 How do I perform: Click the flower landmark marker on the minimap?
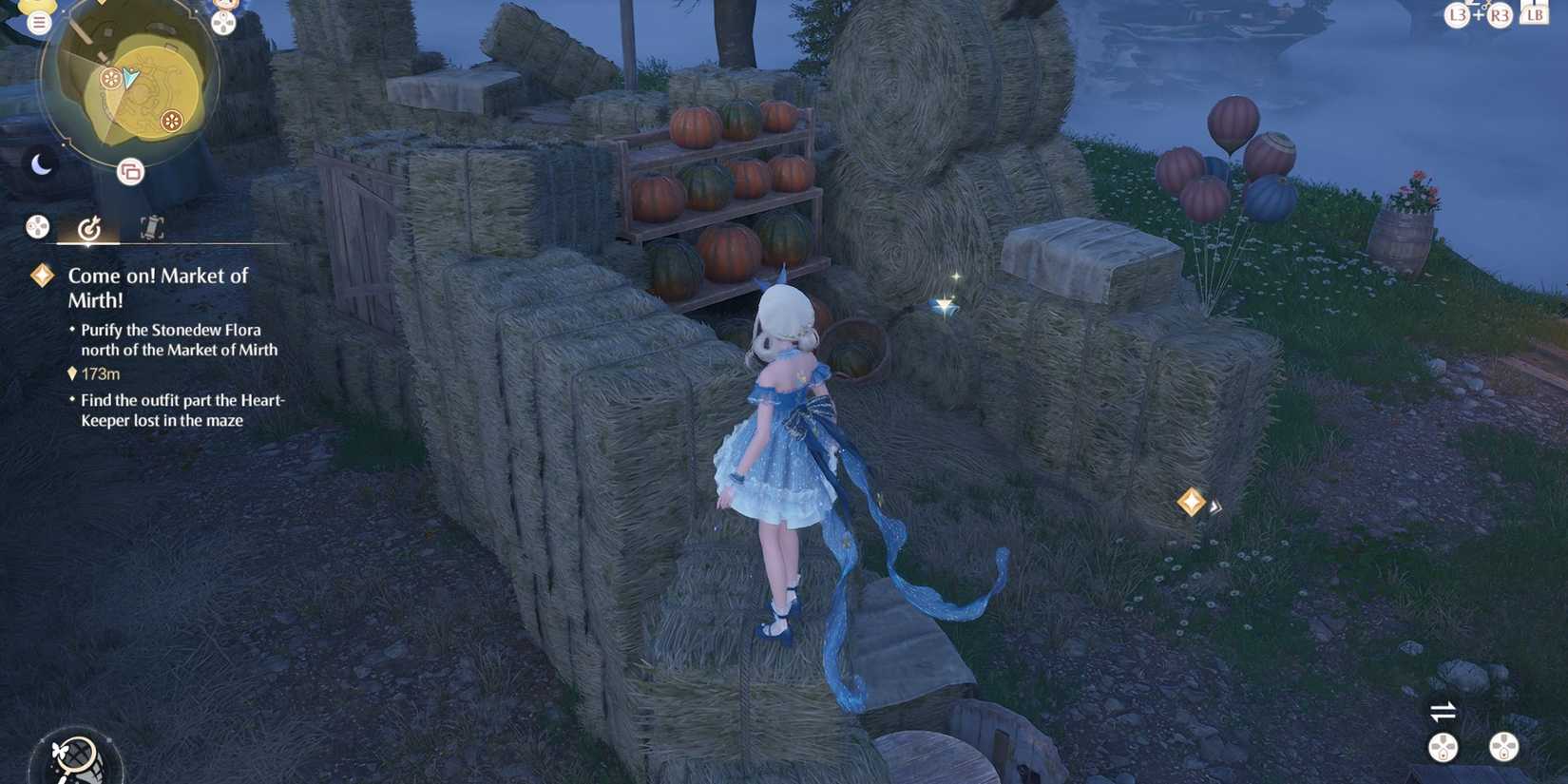pos(172,122)
